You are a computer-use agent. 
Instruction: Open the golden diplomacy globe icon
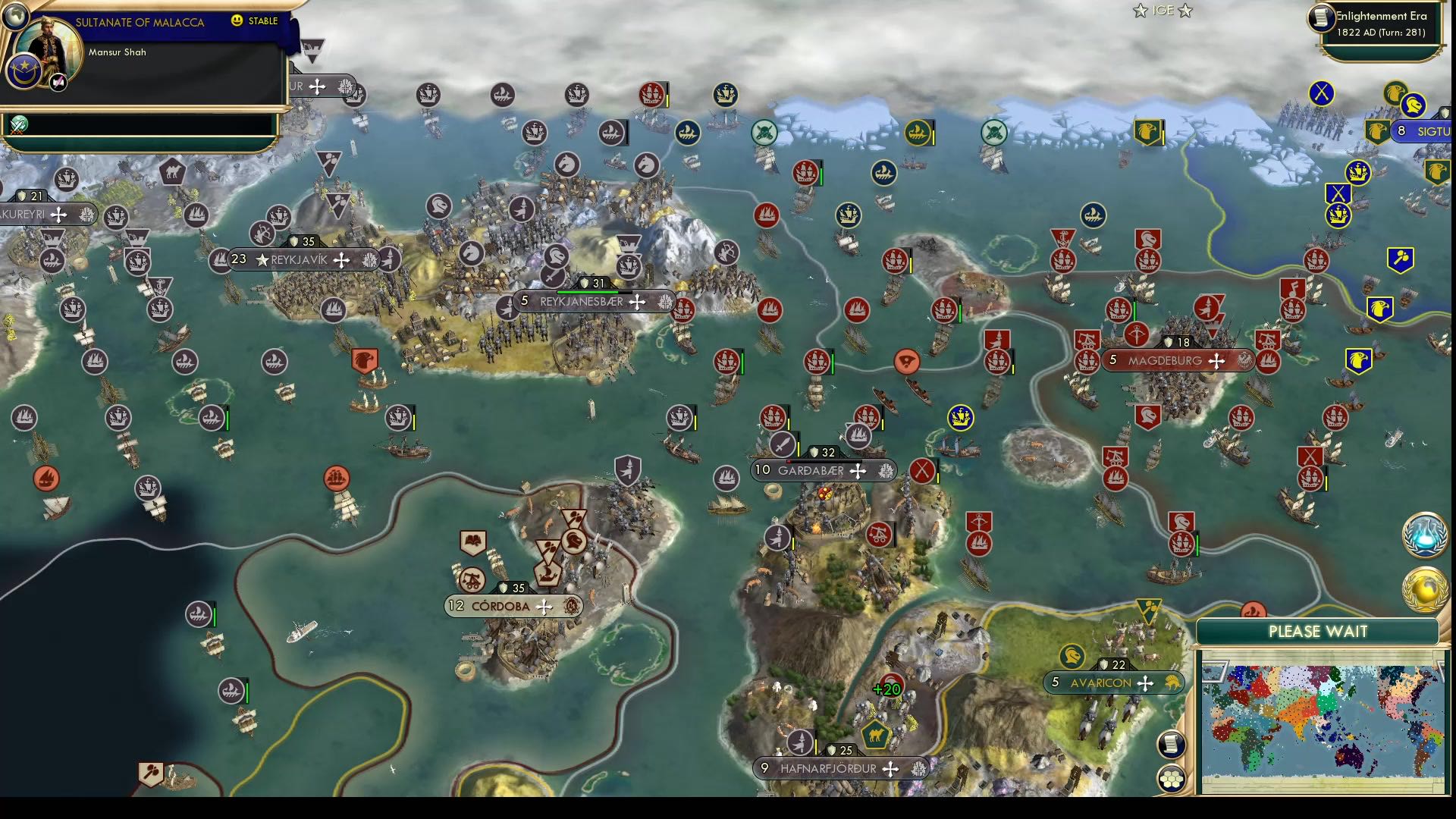tap(1424, 586)
